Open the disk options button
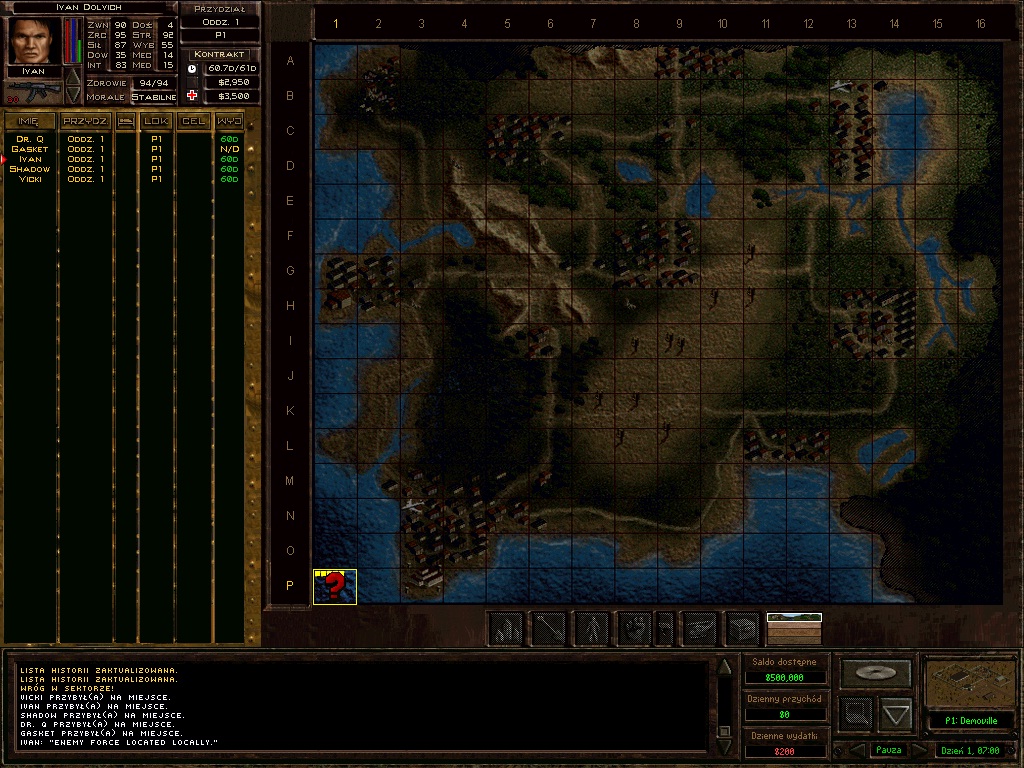 876,673
